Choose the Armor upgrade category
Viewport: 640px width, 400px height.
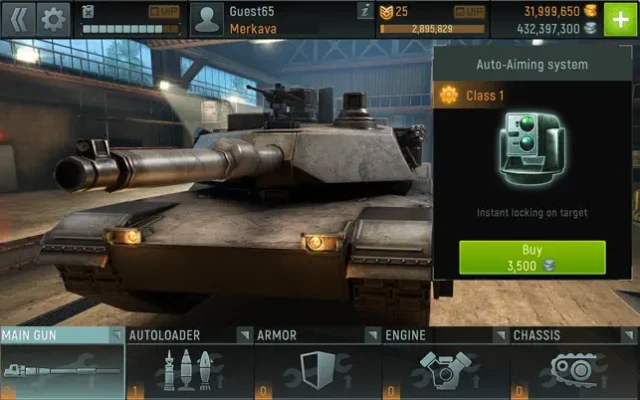tap(318, 364)
